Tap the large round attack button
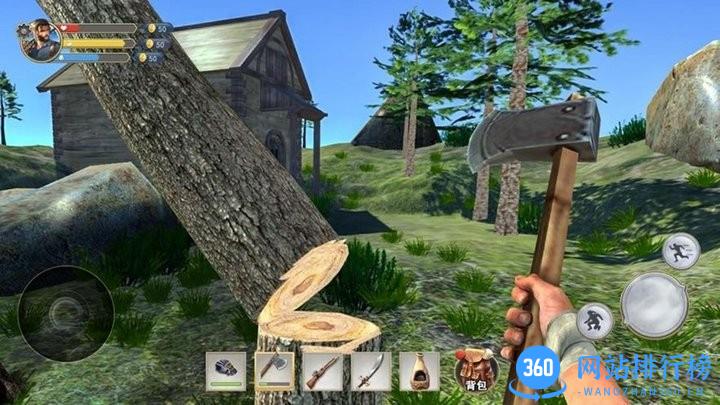Screen dimensions: 720x405 (x=653, y=304)
